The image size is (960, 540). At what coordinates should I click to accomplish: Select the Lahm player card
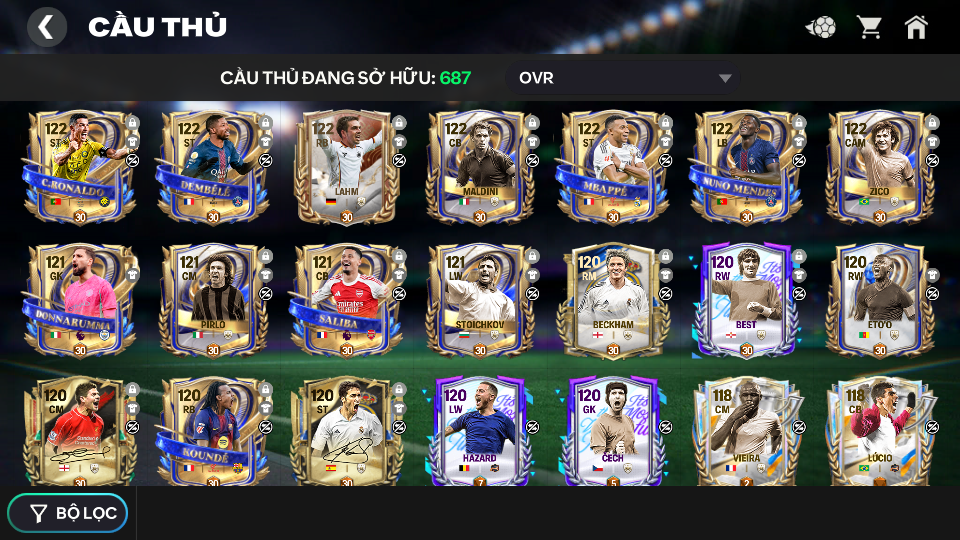346,167
